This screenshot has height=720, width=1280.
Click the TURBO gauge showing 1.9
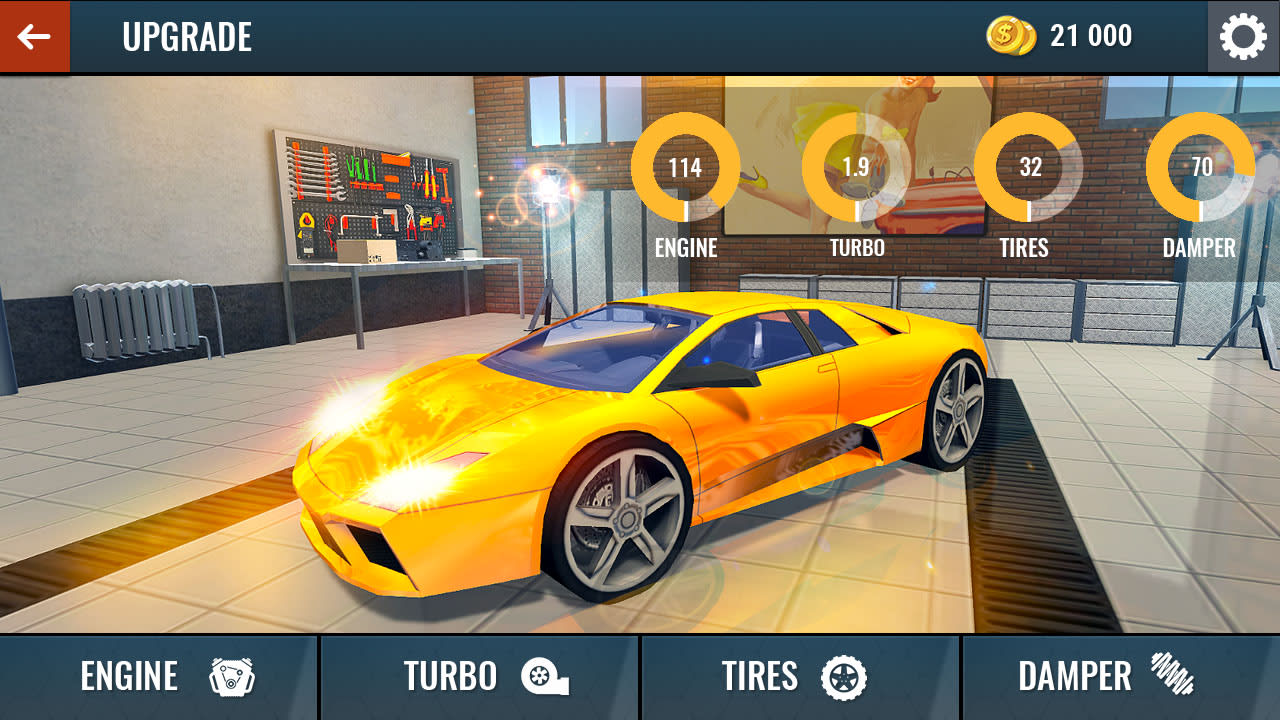[x=857, y=167]
